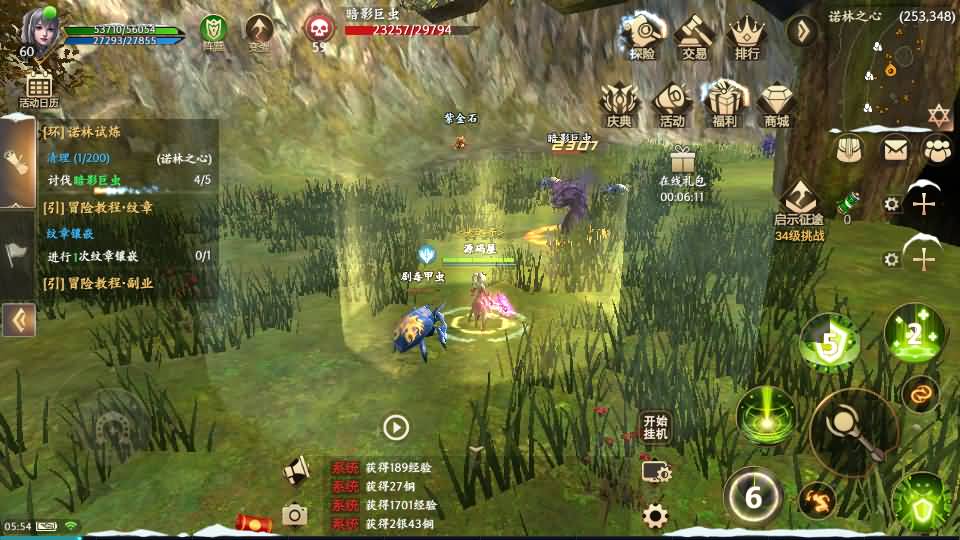Open the chat speaker horn icon
This screenshot has height=540, width=960.
click(296, 470)
